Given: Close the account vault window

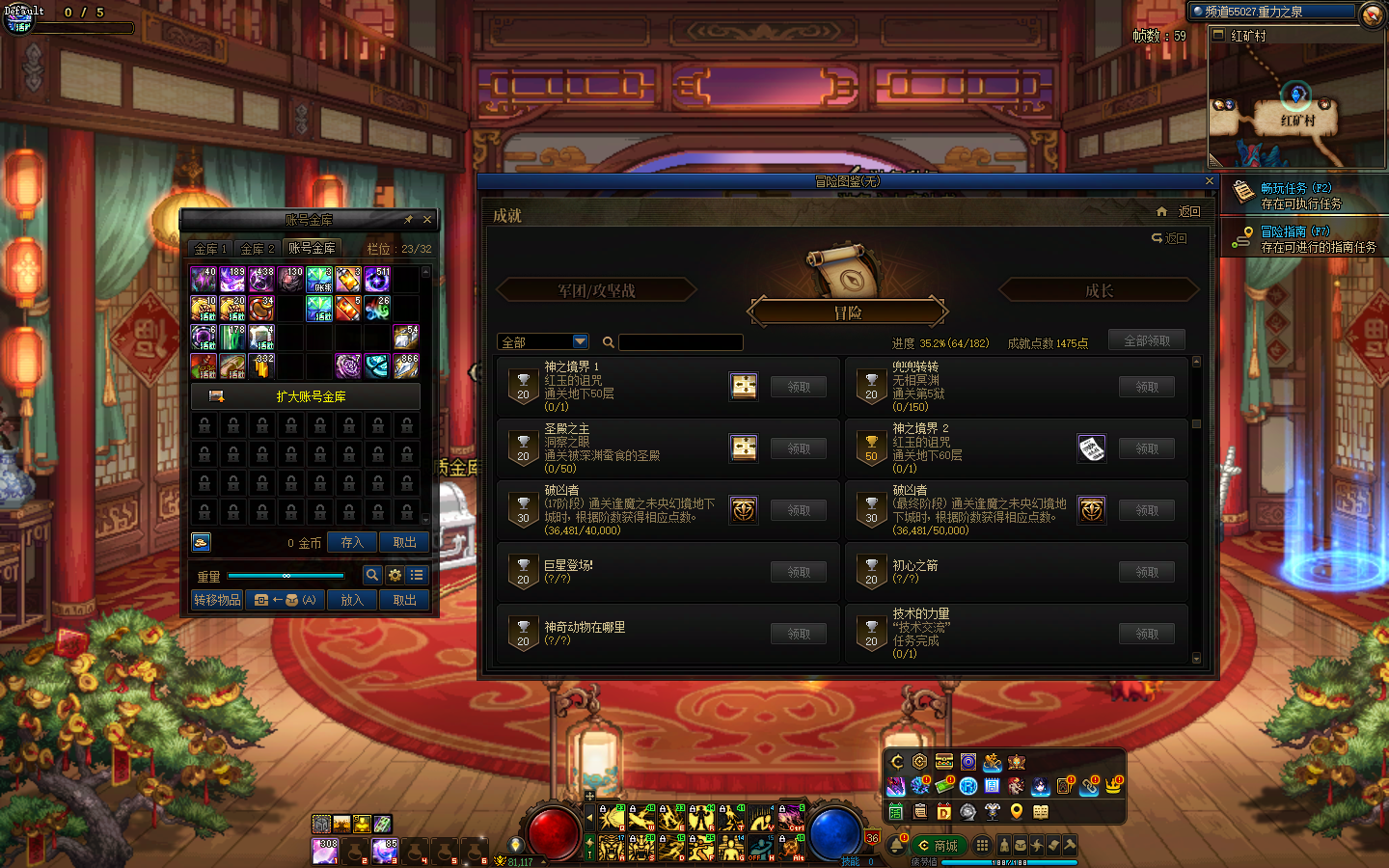Looking at the screenshot, I should (427, 220).
